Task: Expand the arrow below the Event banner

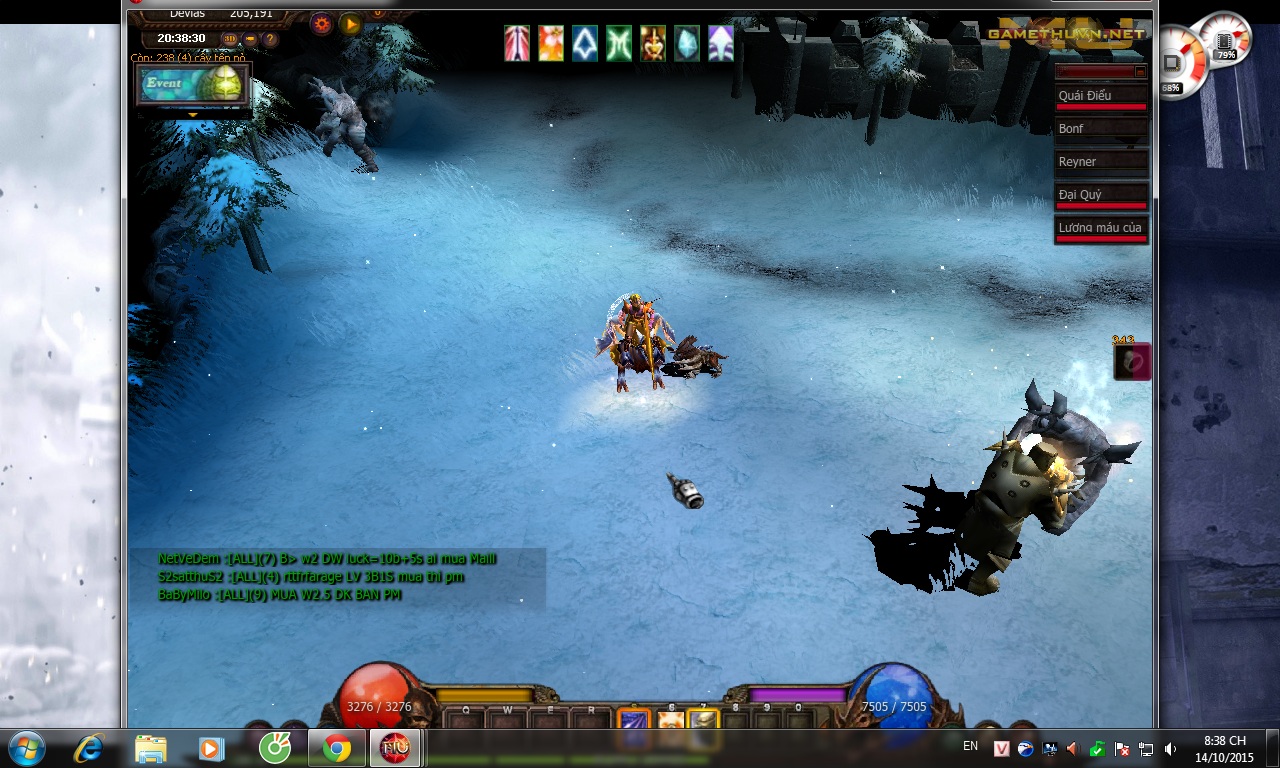Action: click(193, 115)
